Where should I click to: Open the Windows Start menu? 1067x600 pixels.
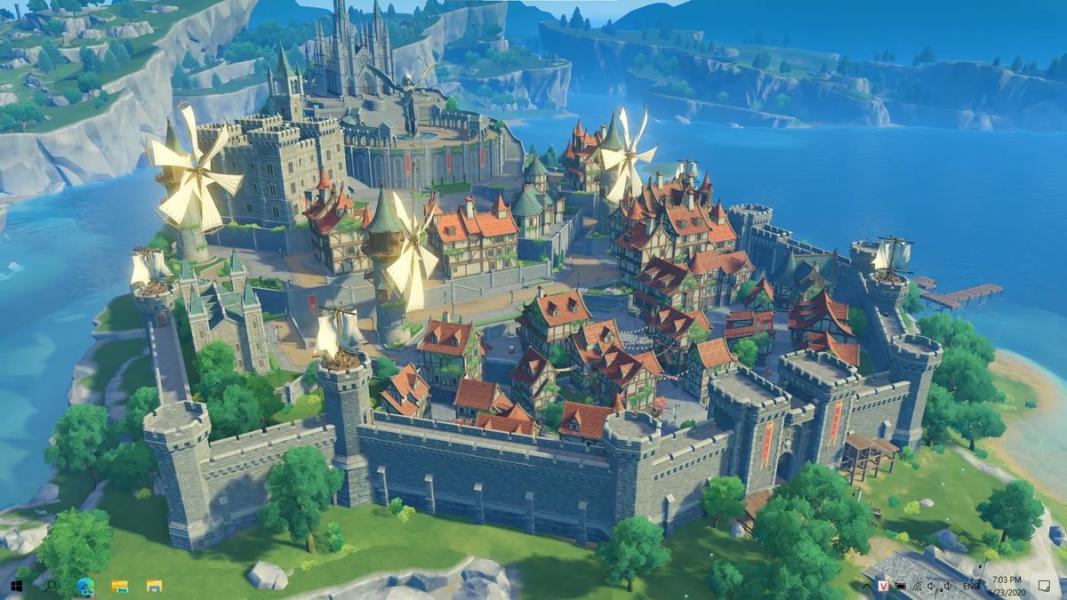(x=17, y=585)
